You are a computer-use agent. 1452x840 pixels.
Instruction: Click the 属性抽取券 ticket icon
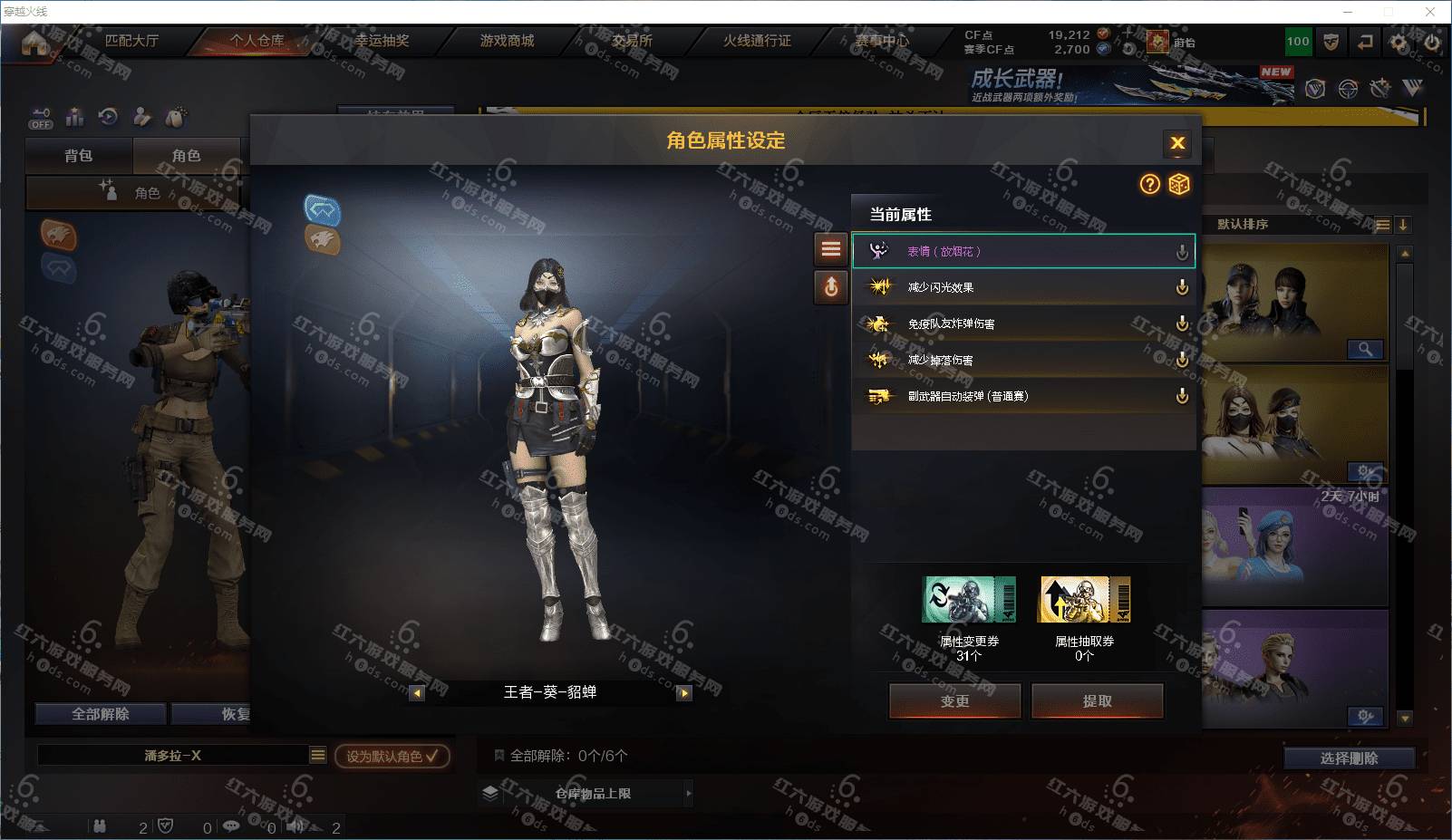point(1084,600)
